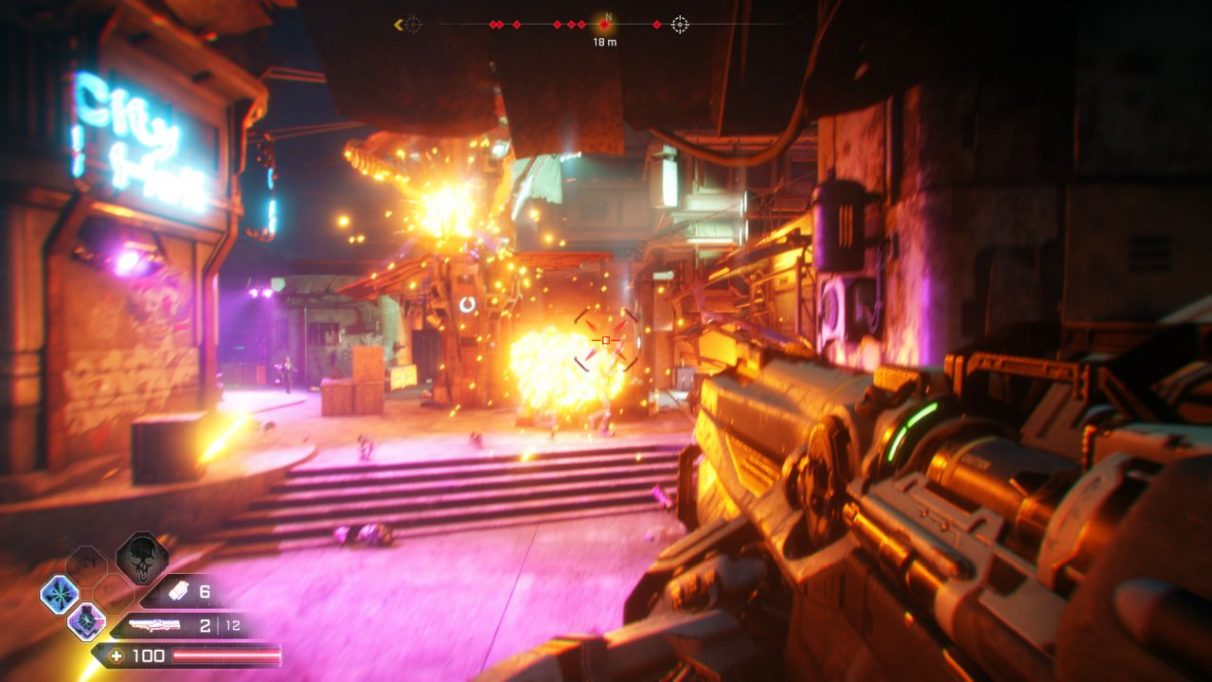Click the white crosshair objective marker on compass
This screenshot has height=682, width=1212.
tap(680, 24)
